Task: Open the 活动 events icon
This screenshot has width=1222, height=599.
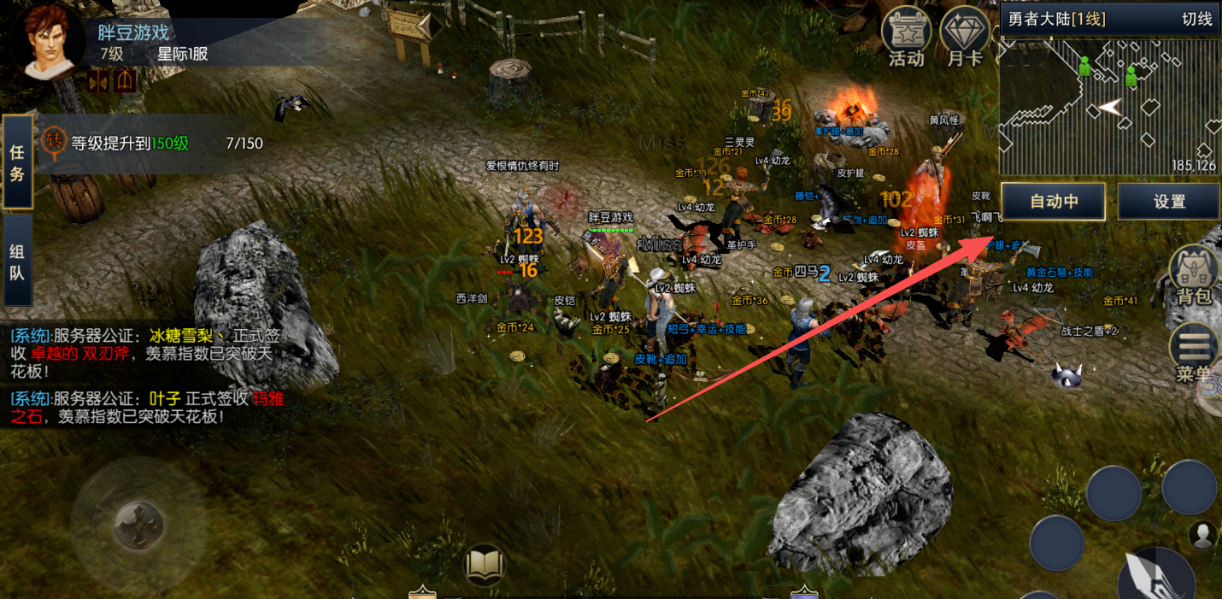Action: 906,38
